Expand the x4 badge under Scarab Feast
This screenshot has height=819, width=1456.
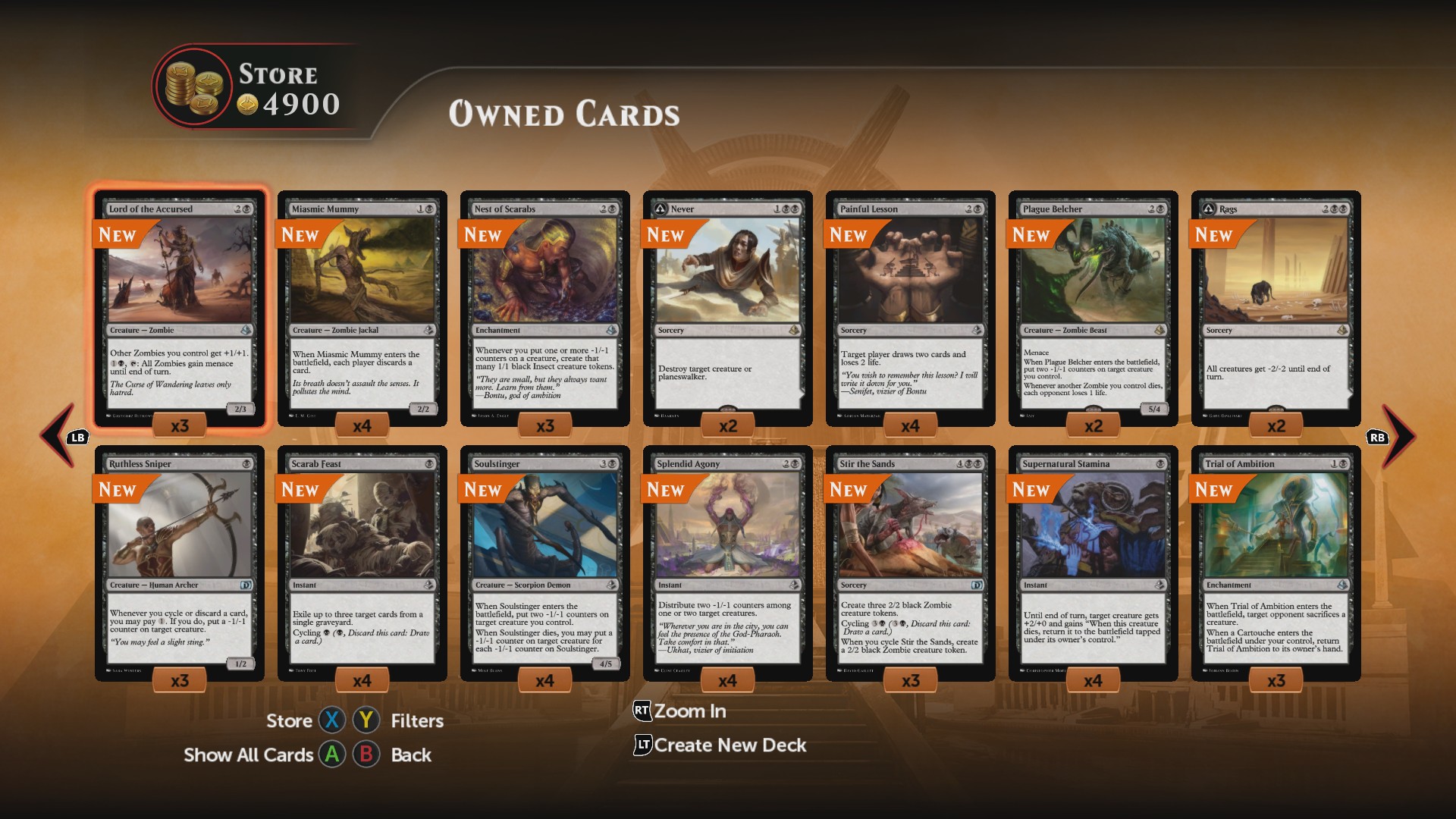coord(362,680)
